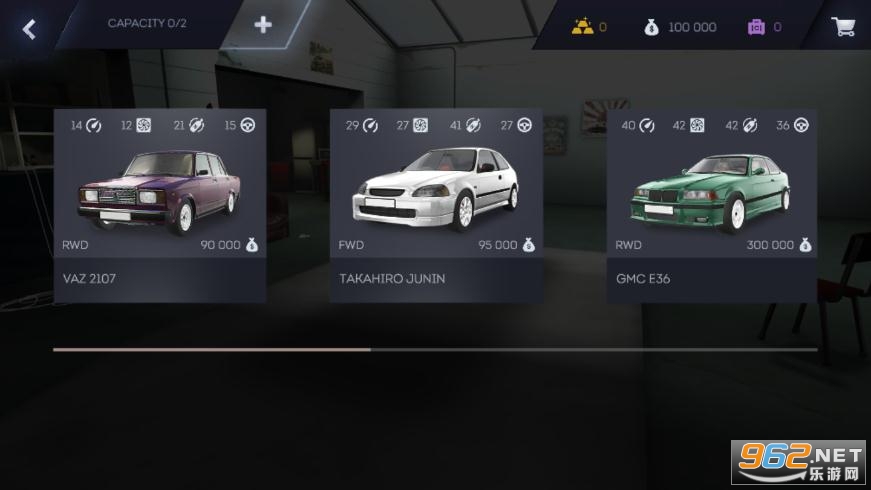The height and width of the screenshot is (490, 871).
Task: Click the gold bars currency counter
Action: coord(589,27)
